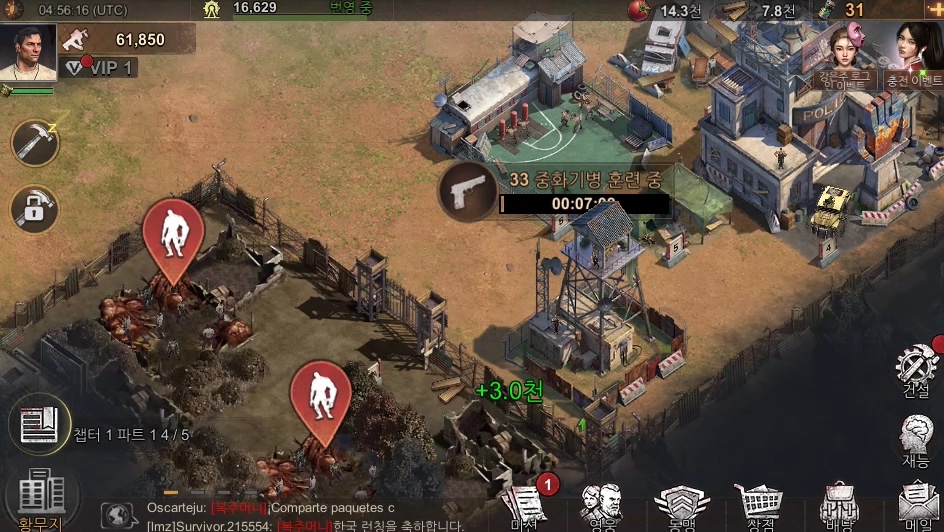Tap the padlock unlock icon

tap(35, 208)
